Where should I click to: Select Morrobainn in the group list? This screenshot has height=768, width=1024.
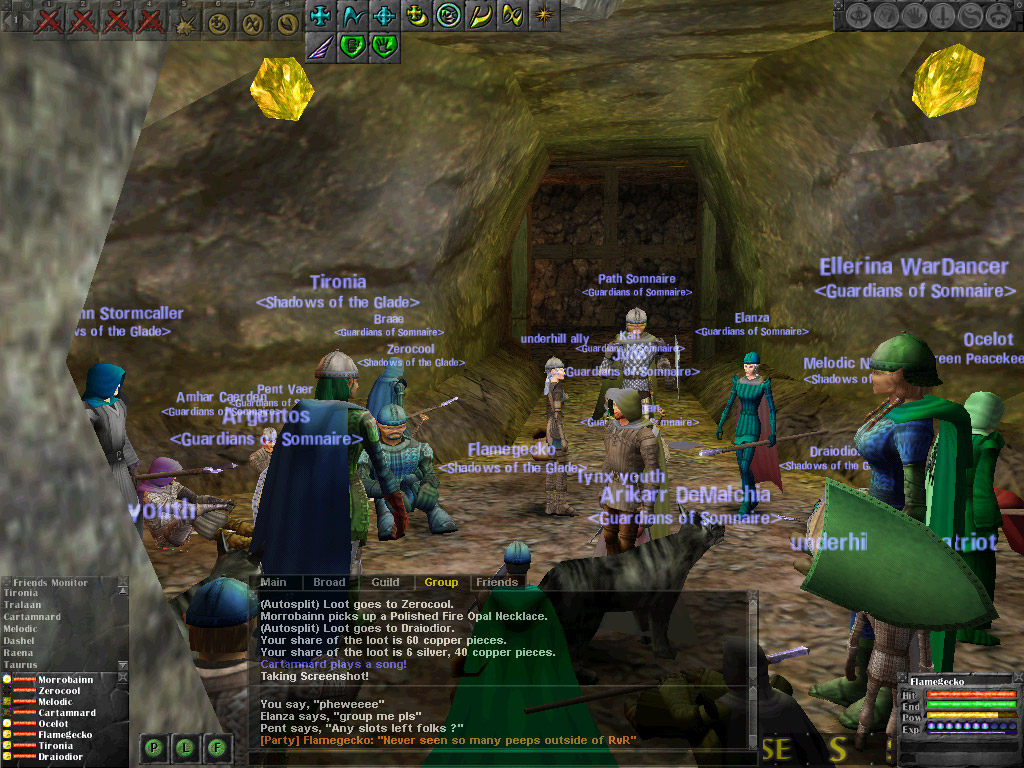[x=68, y=680]
